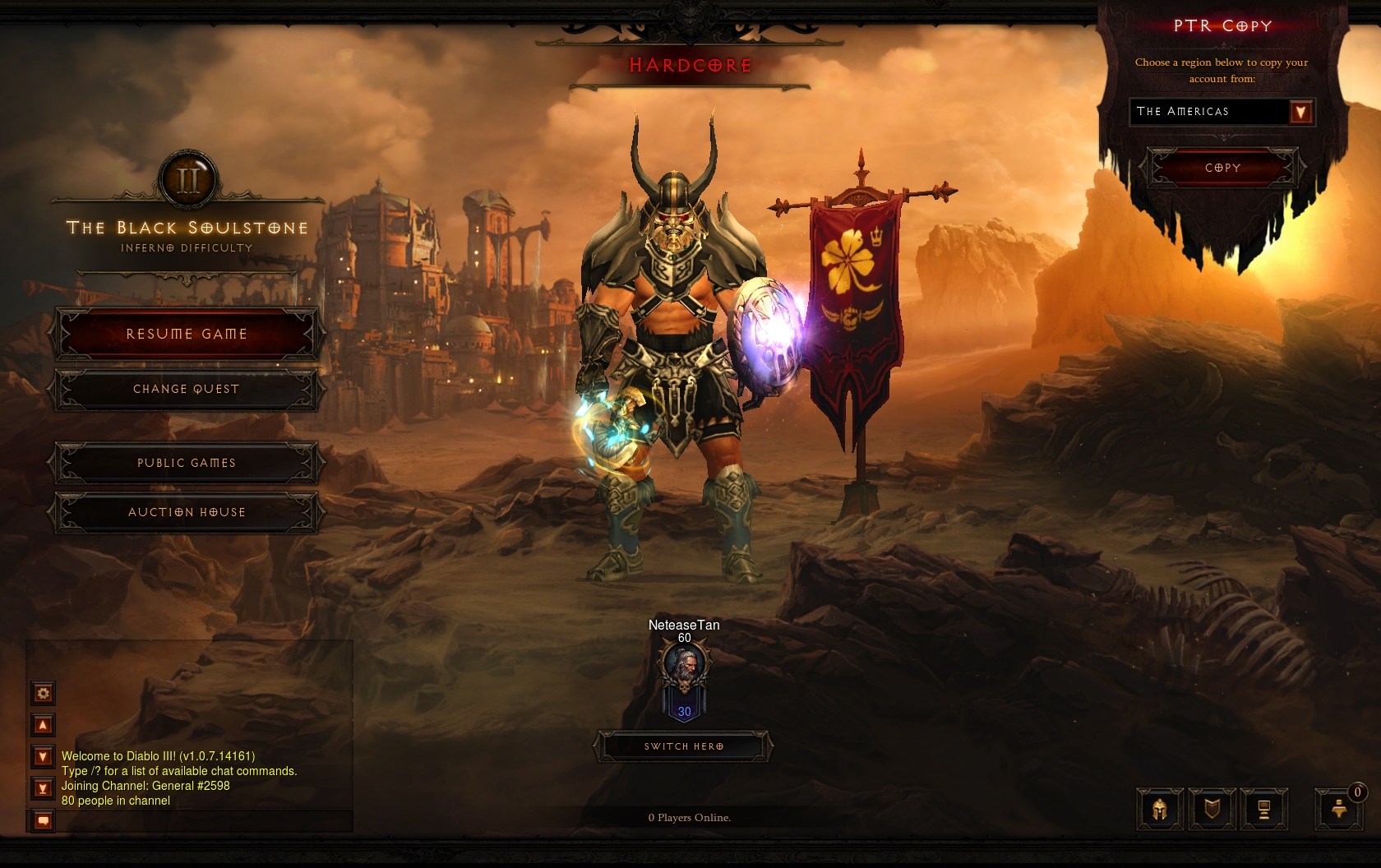Jump to bottom of chat log
This screenshot has width=1381, height=868.
pyautogui.click(x=44, y=789)
